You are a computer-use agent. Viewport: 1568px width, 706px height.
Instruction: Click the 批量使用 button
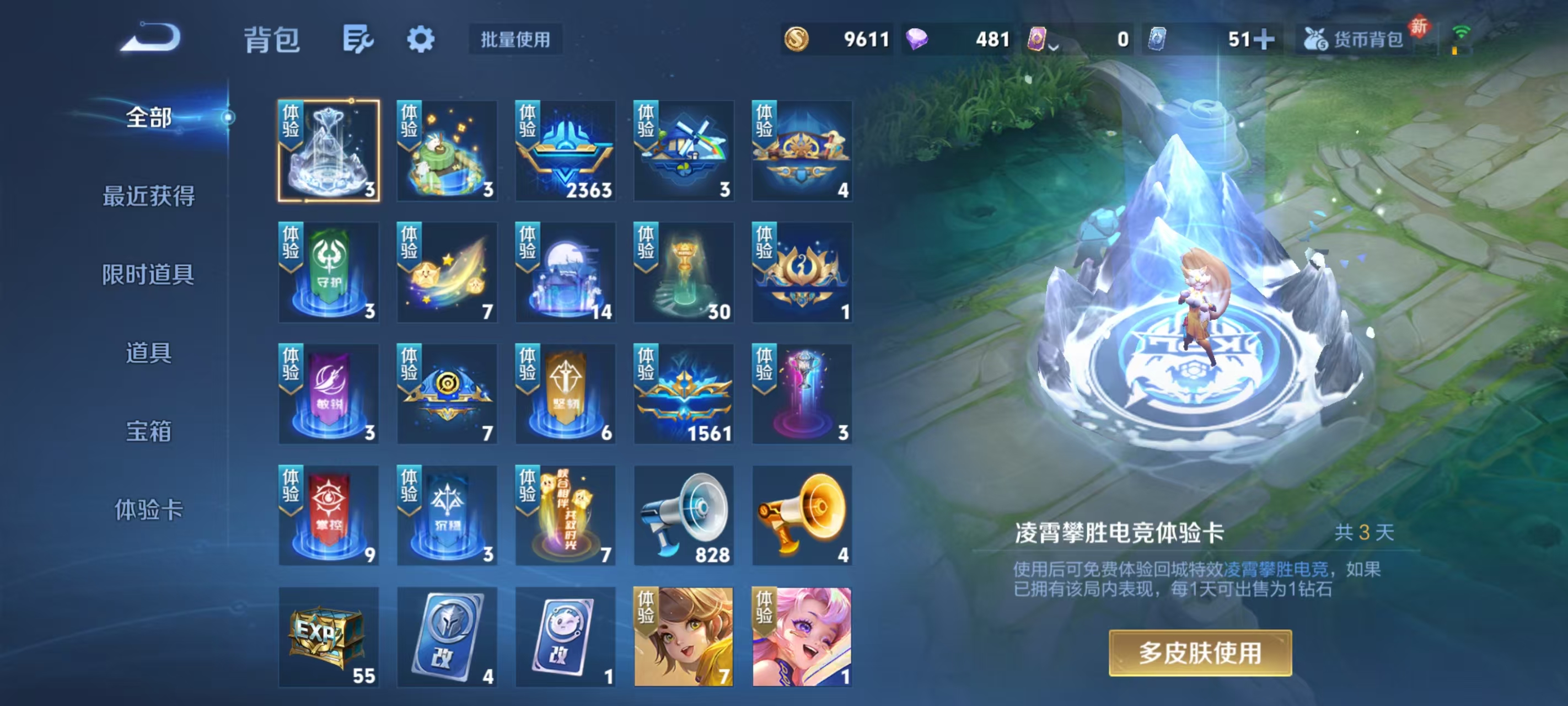click(x=515, y=40)
